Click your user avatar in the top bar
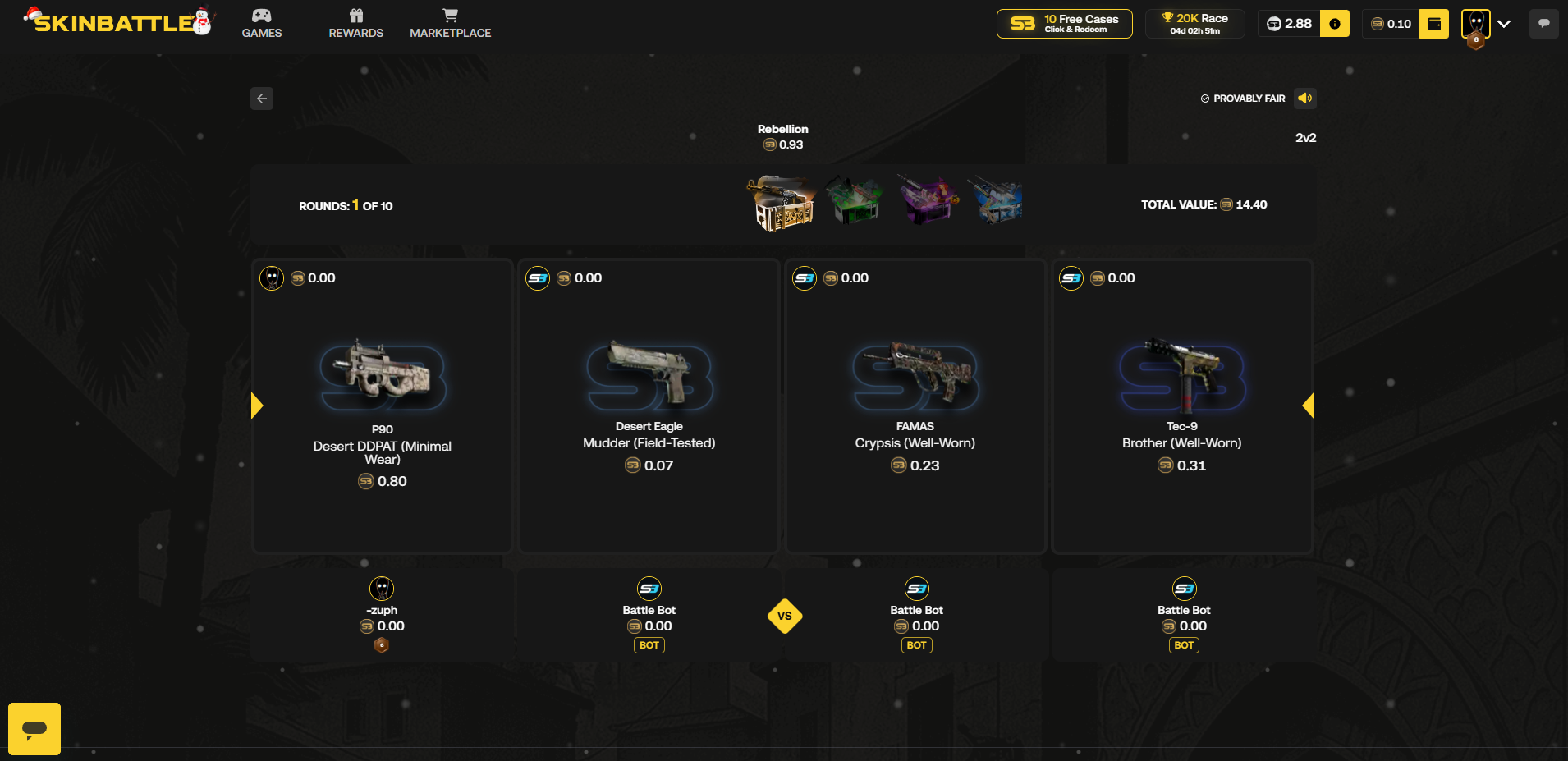 point(1475,24)
